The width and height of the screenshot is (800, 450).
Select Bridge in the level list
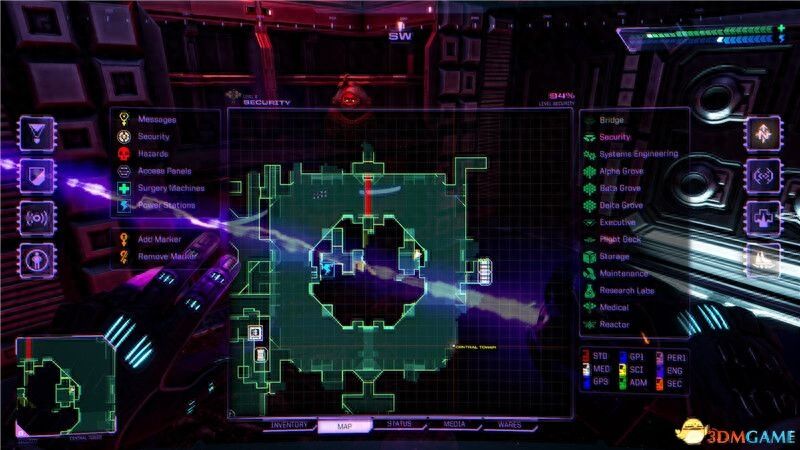click(610, 120)
